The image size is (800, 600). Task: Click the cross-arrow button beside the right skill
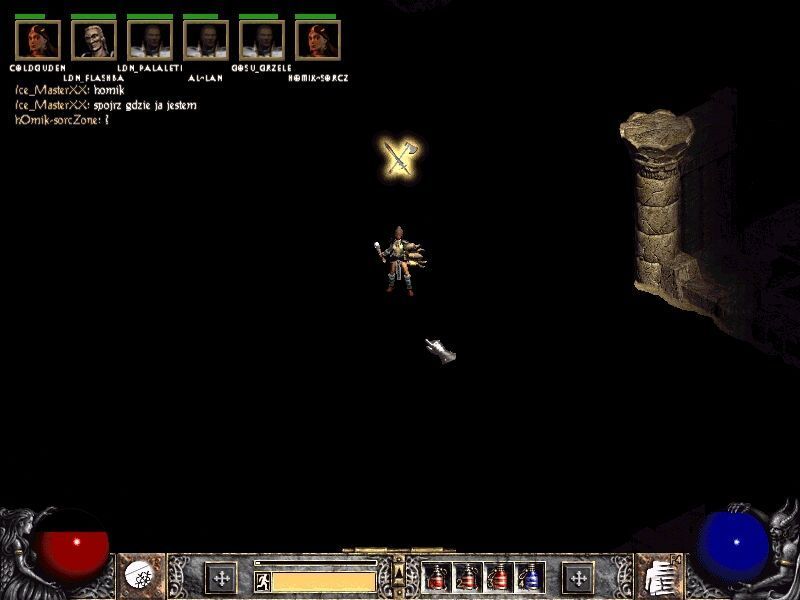click(577, 577)
